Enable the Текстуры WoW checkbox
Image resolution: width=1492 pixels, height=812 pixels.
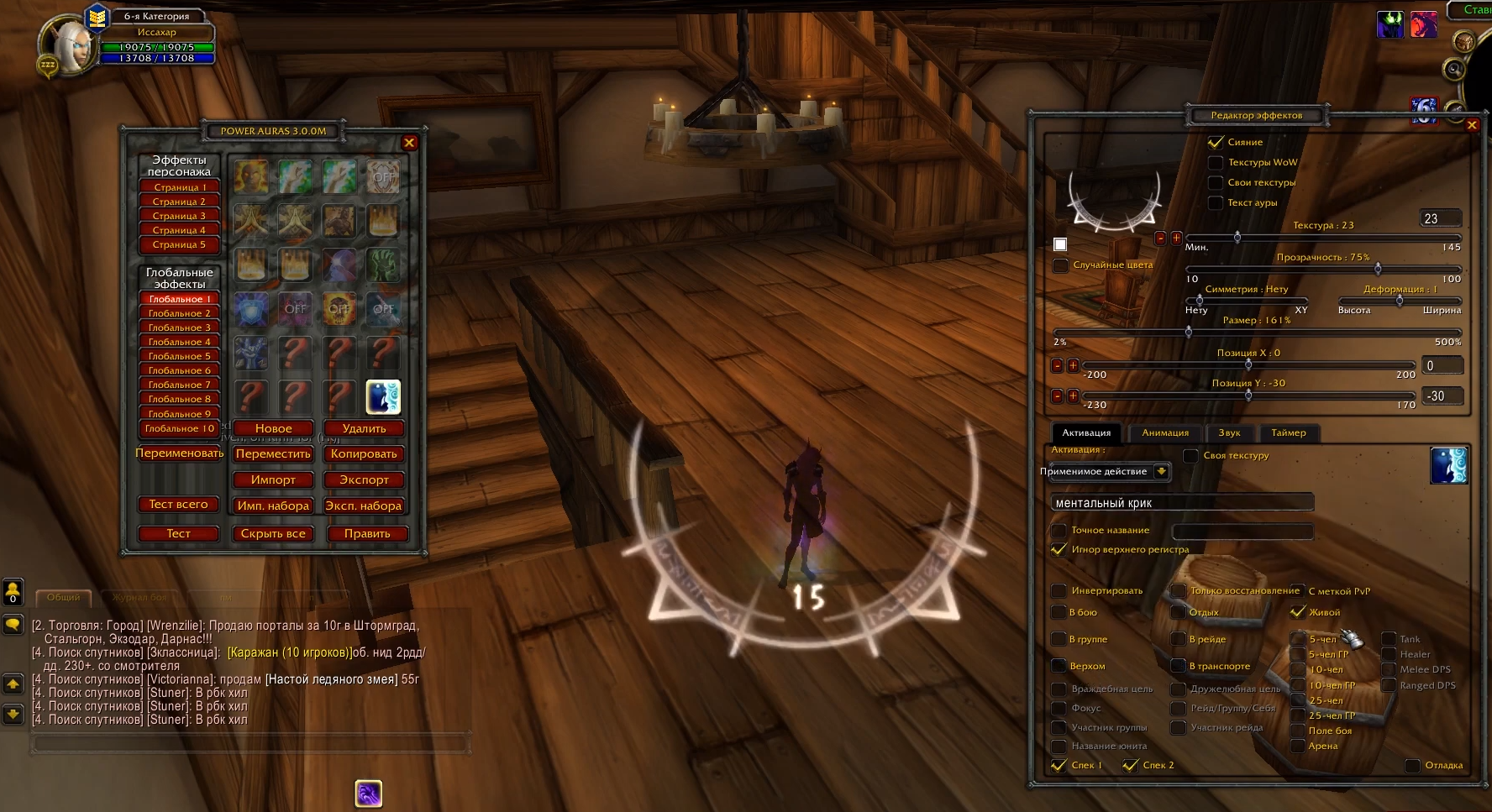coord(1216,162)
